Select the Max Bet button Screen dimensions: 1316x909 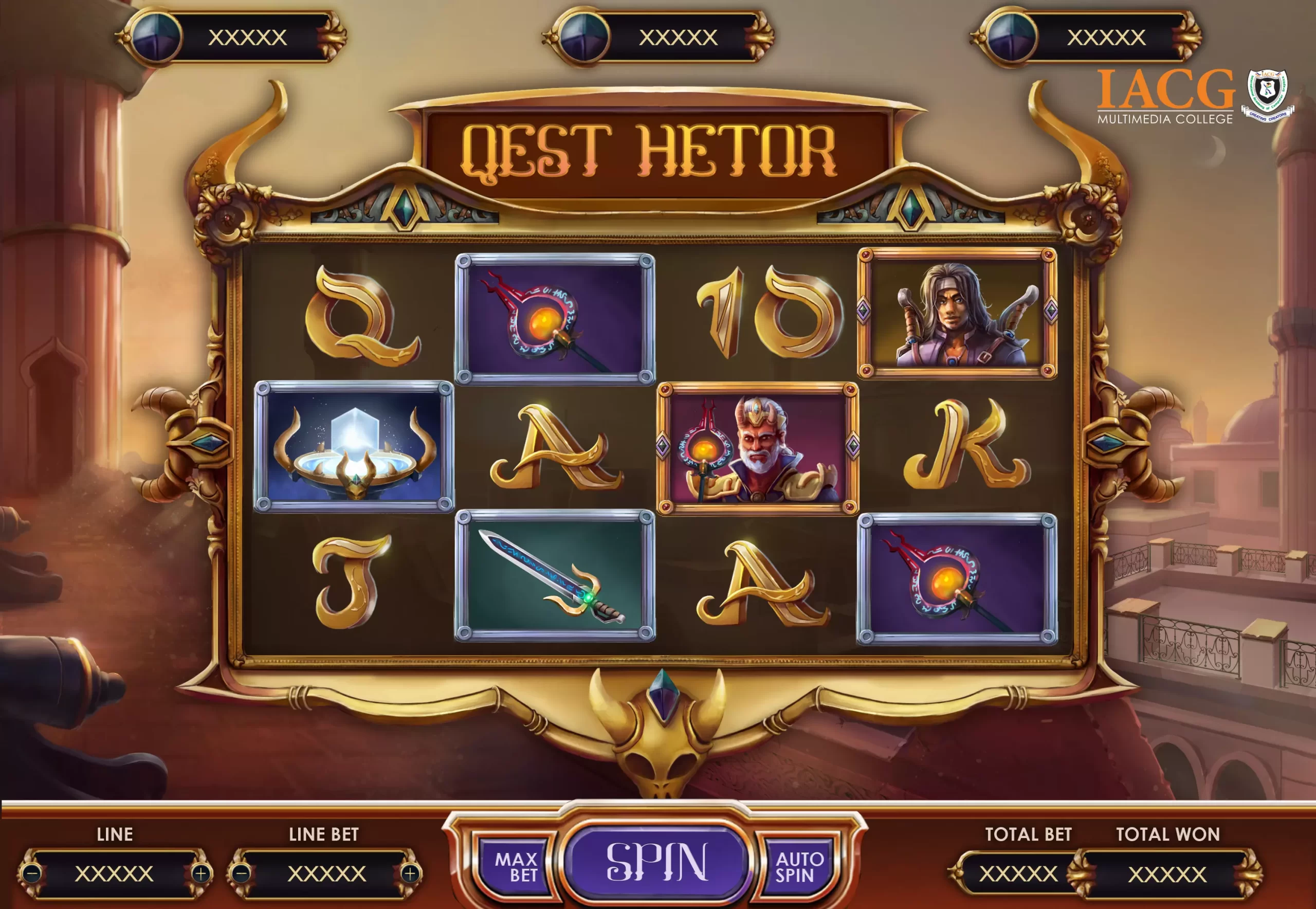516,866
